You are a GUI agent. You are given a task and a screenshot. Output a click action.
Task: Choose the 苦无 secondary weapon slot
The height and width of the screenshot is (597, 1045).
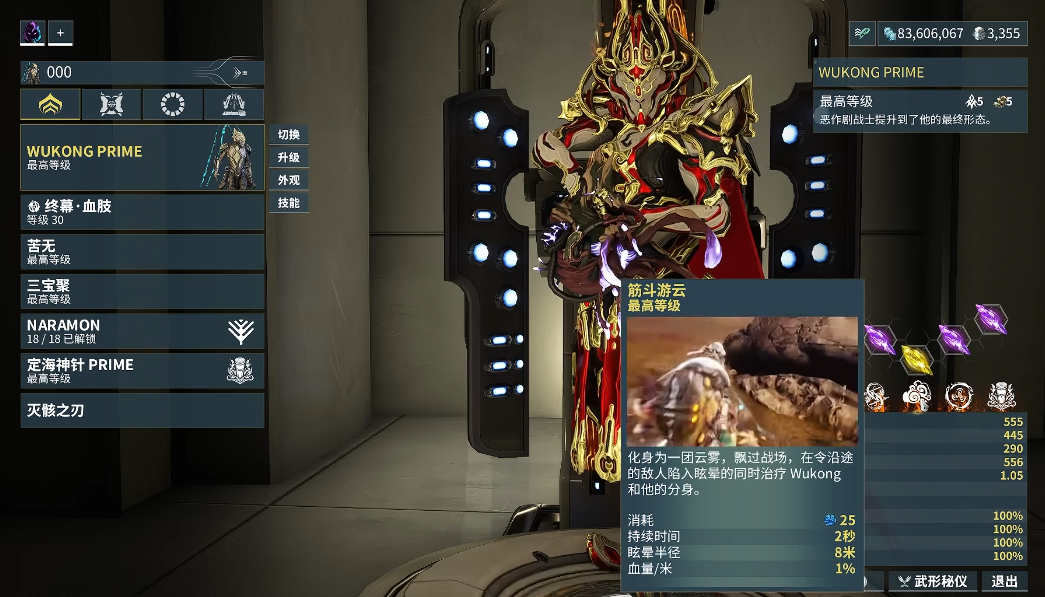[142, 251]
